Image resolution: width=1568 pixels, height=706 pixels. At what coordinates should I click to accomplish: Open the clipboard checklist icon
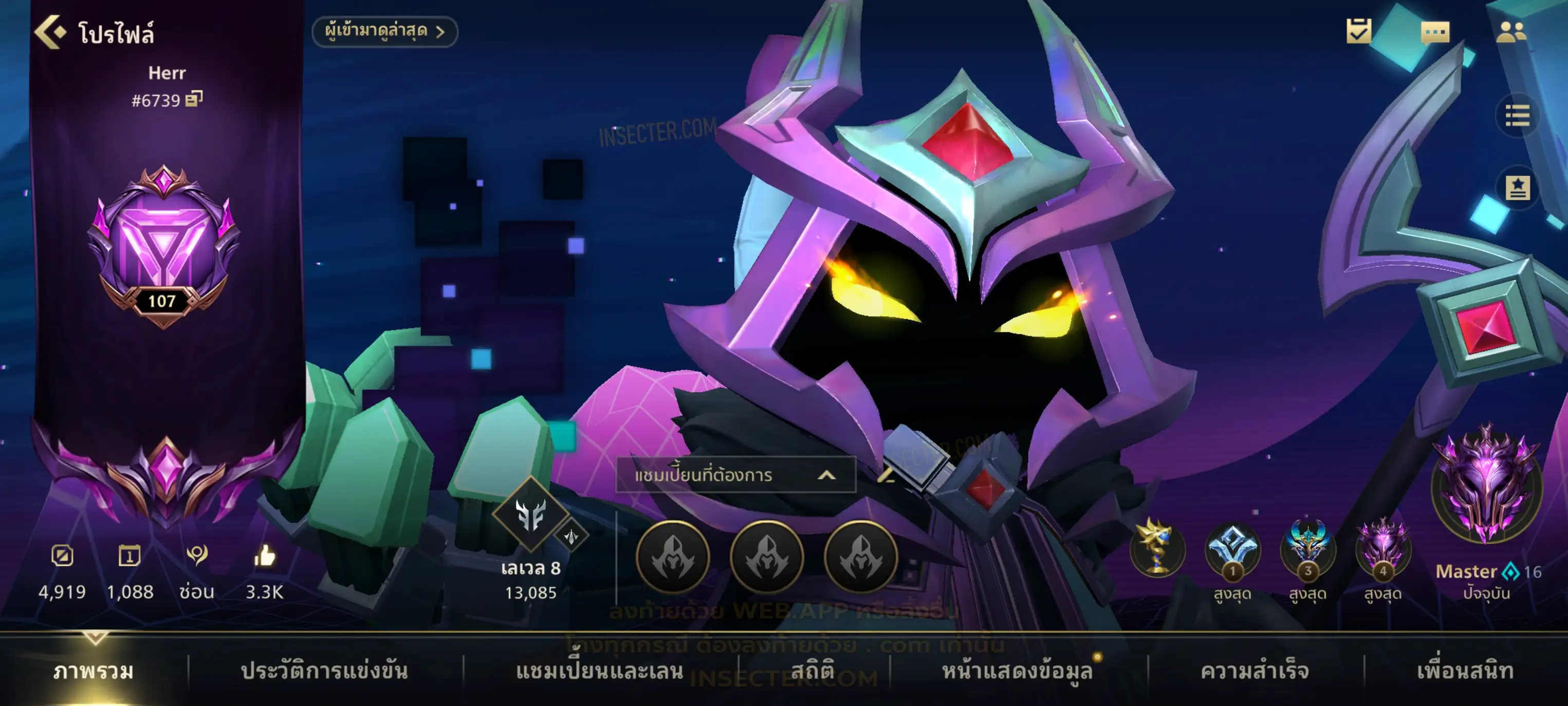coord(1358,31)
